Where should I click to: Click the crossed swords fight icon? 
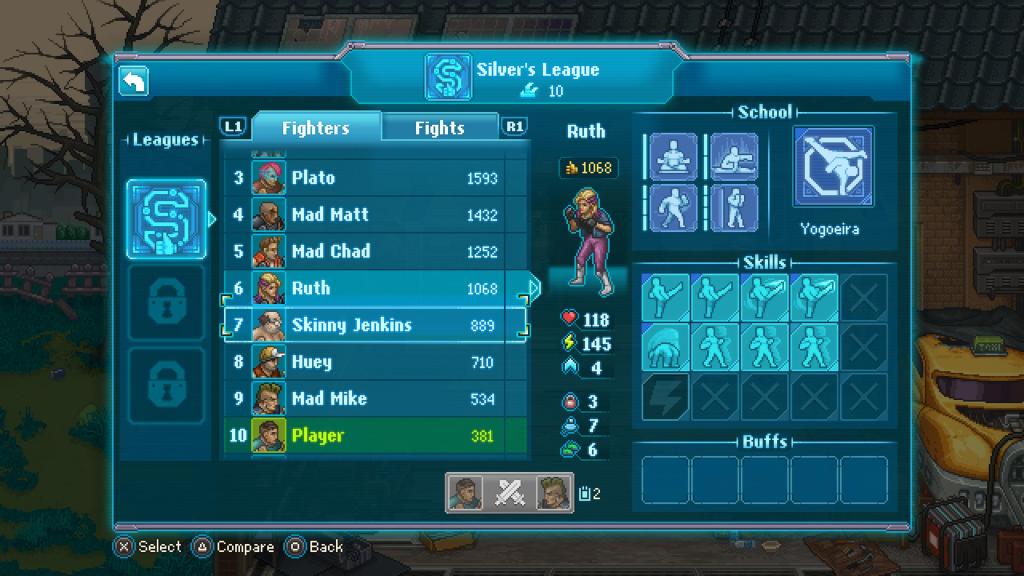pyautogui.click(x=510, y=492)
